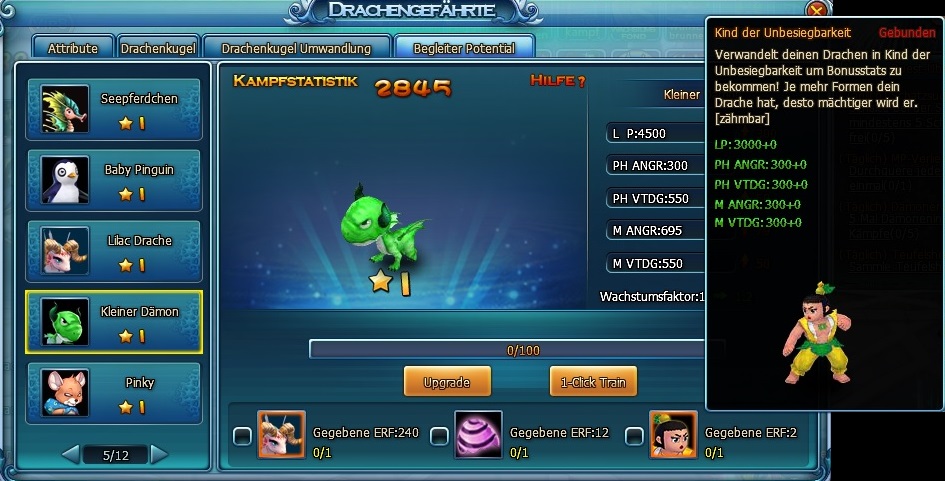Image resolution: width=945 pixels, height=481 pixels.
Task: Choose the Baby Pinguin companion
Action: point(113,180)
